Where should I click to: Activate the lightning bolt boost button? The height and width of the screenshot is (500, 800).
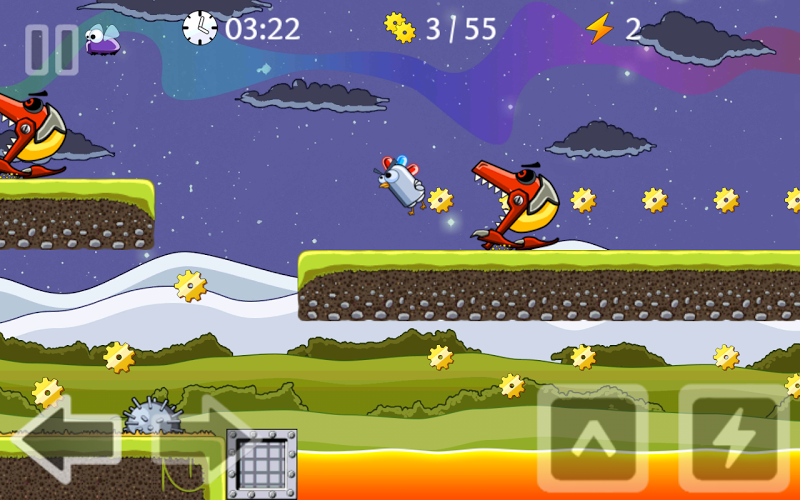click(733, 438)
